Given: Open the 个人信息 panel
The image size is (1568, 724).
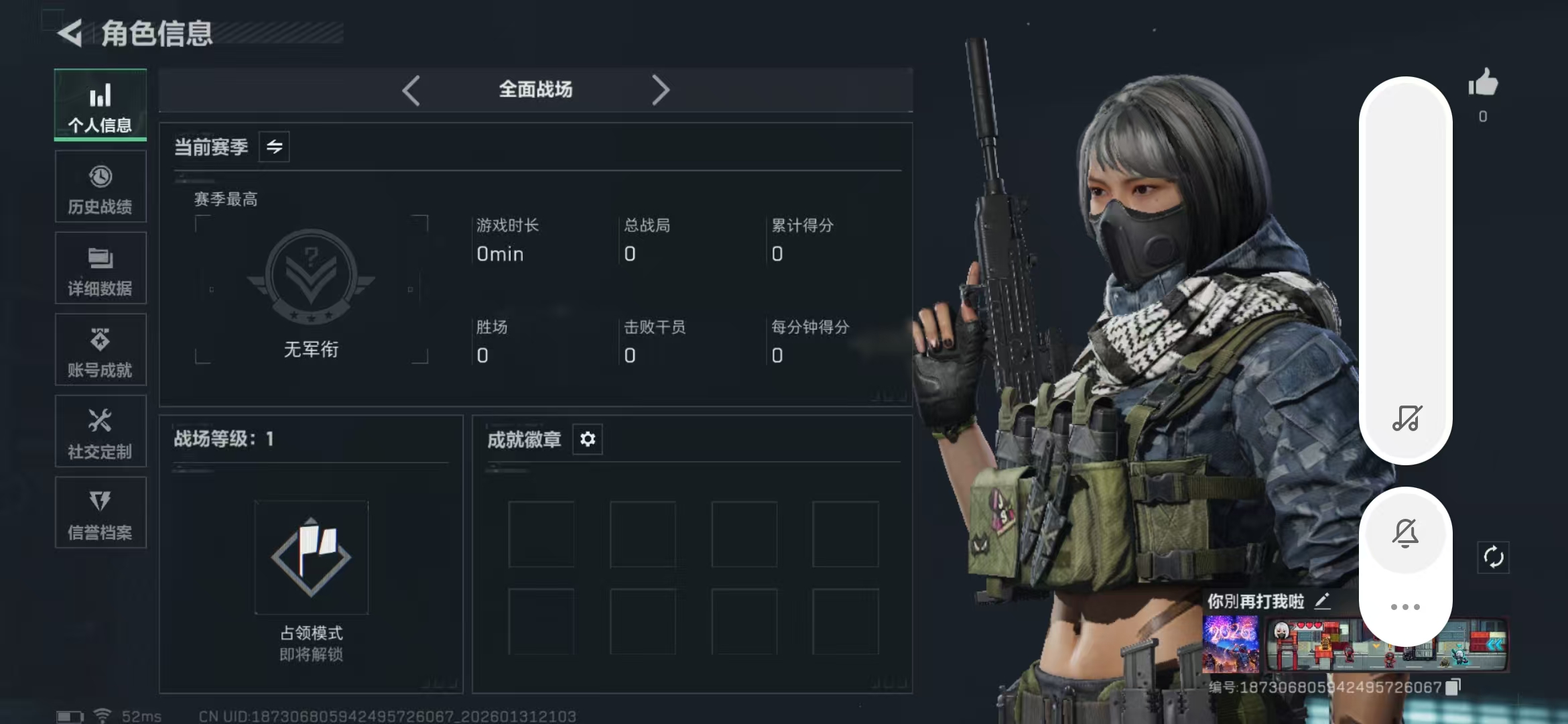Looking at the screenshot, I should pyautogui.click(x=100, y=105).
